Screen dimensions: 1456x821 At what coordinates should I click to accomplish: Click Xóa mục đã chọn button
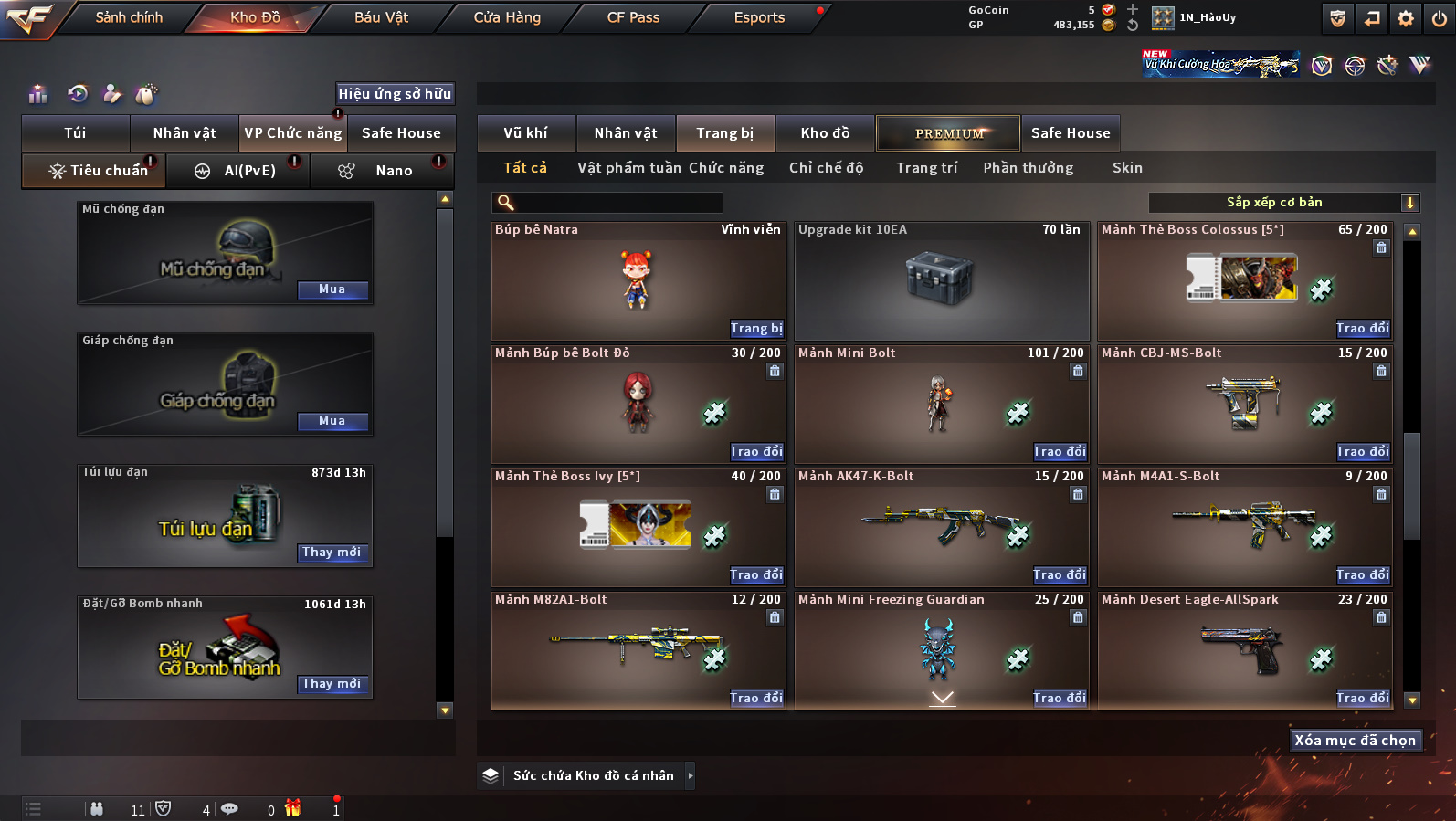1355,741
